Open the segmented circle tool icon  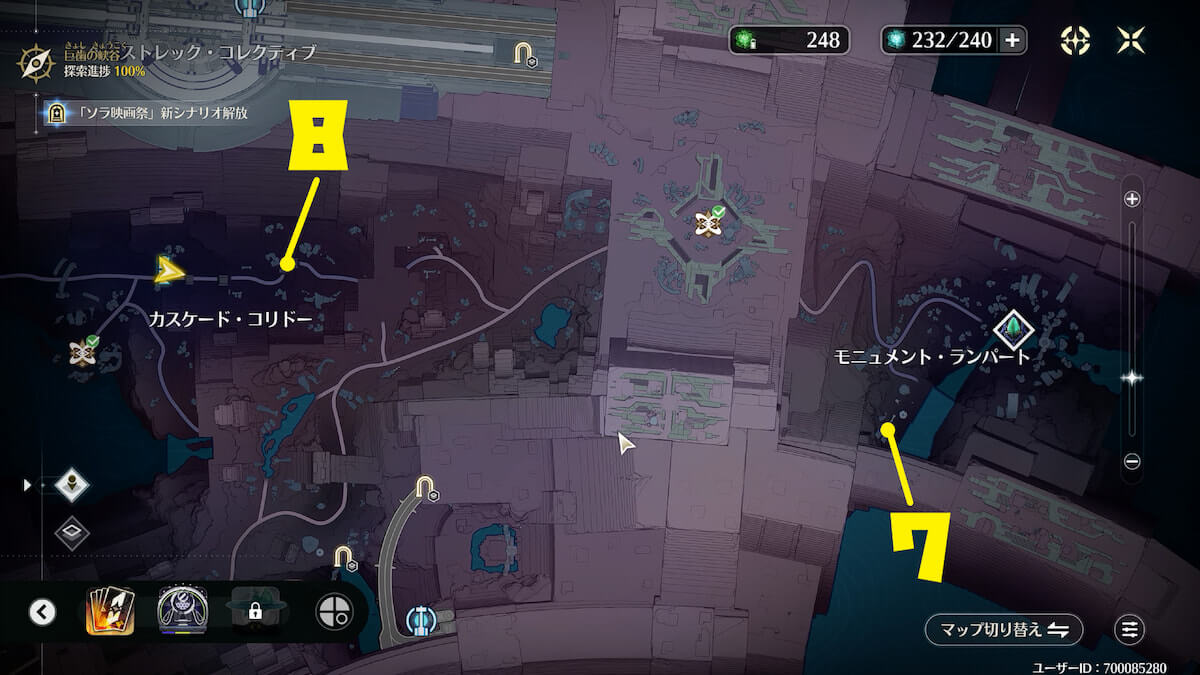pyautogui.click(x=334, y=611)
